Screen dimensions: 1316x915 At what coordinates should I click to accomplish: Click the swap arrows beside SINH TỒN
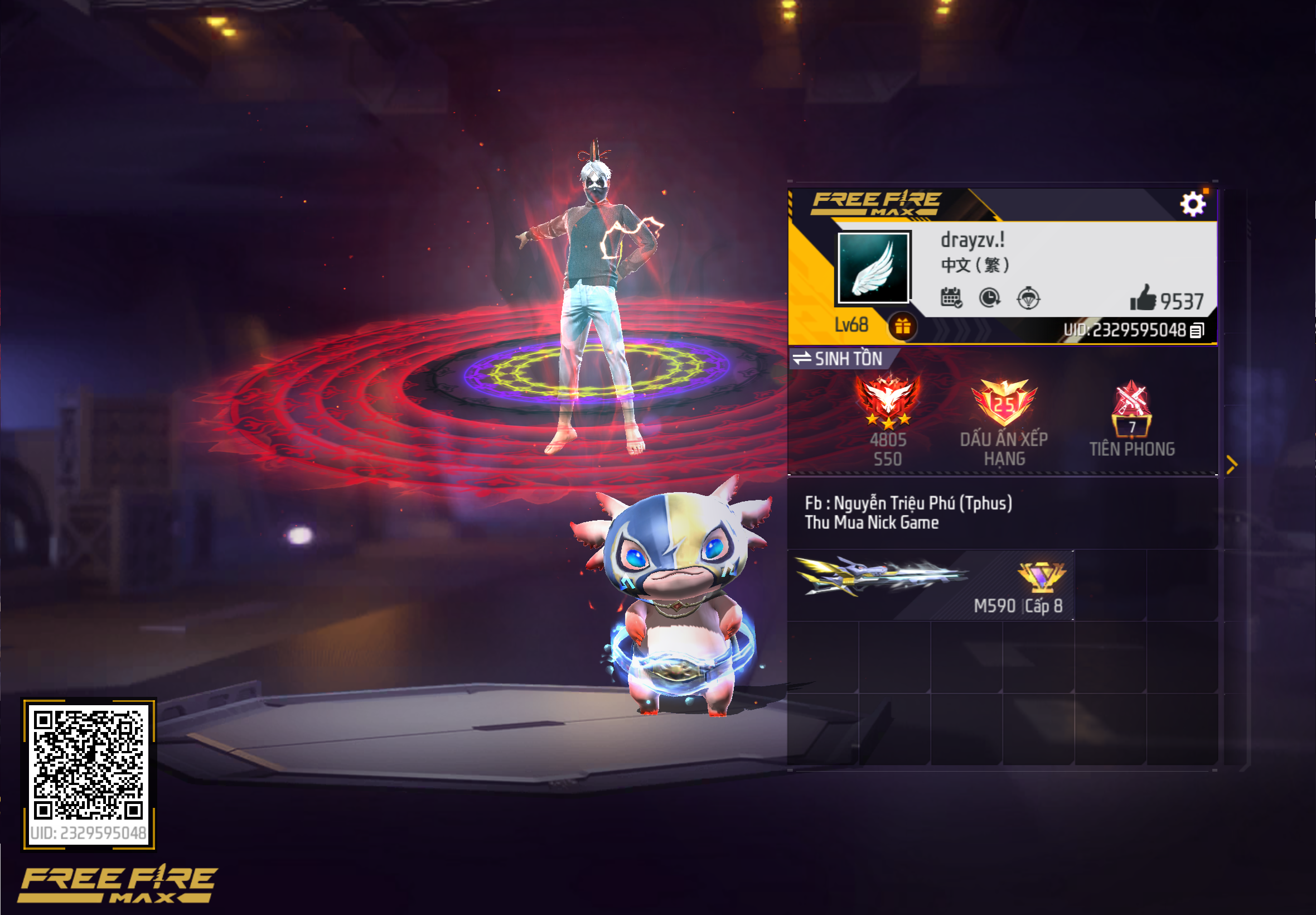click(x=801, y=358)
